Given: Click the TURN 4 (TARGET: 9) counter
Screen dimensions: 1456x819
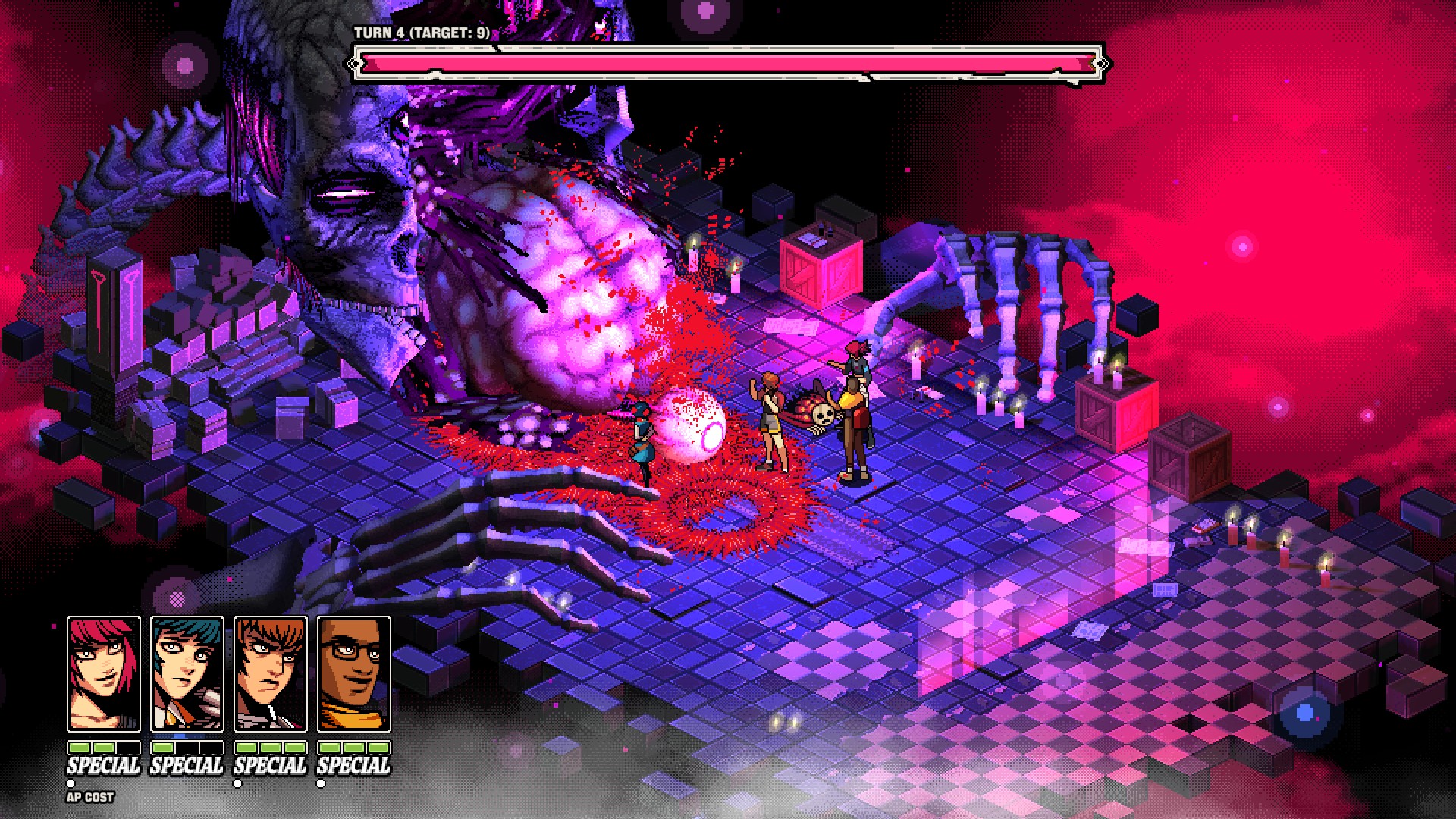Looking at the screenshot, I should (x=421, y=33).
